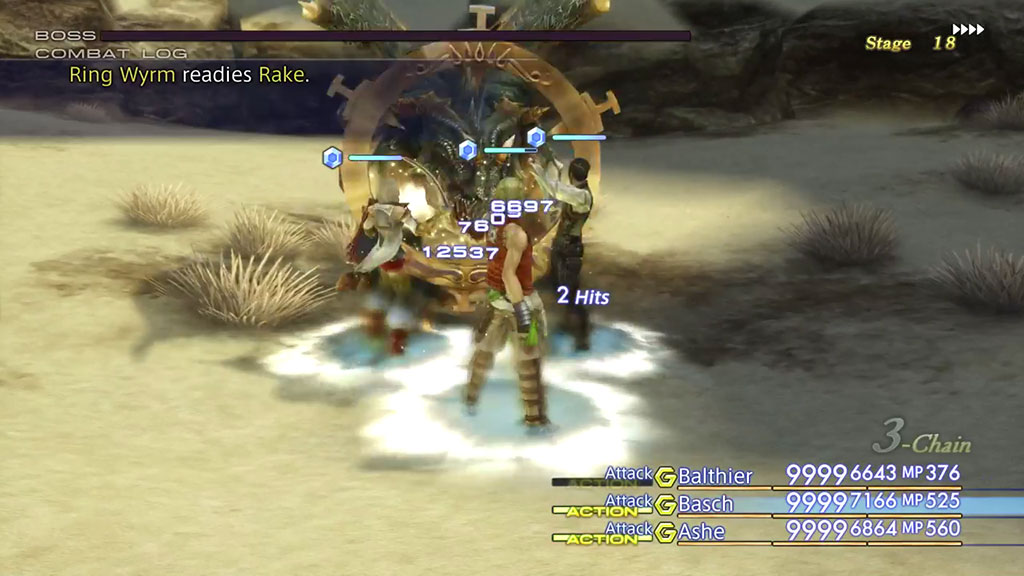Toggle the gambit icon beside Ashe

tap(665, 532)
